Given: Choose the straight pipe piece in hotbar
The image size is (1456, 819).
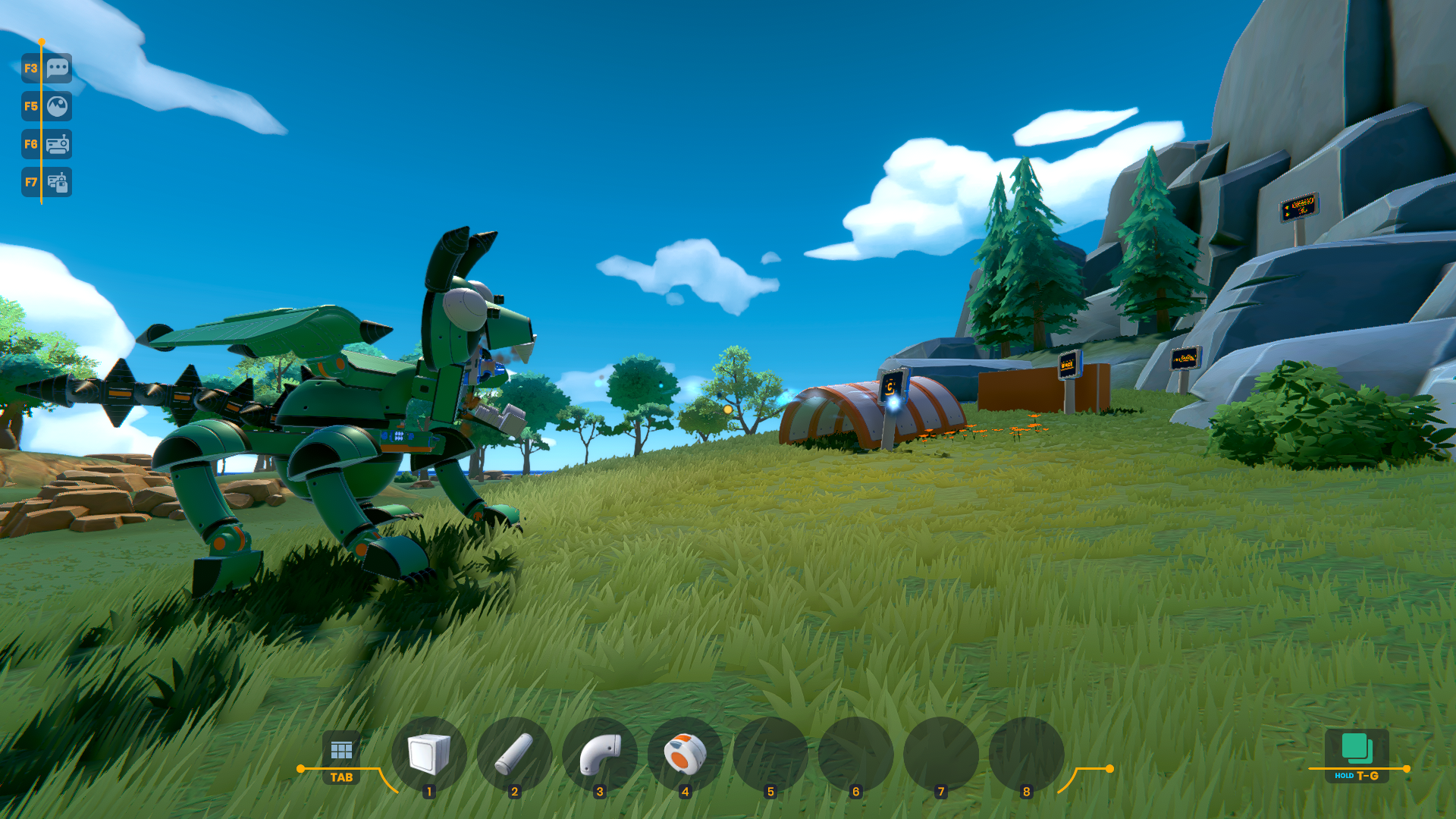Looking at the screenshot, I should pyautogui.click(x=514, y=754).
